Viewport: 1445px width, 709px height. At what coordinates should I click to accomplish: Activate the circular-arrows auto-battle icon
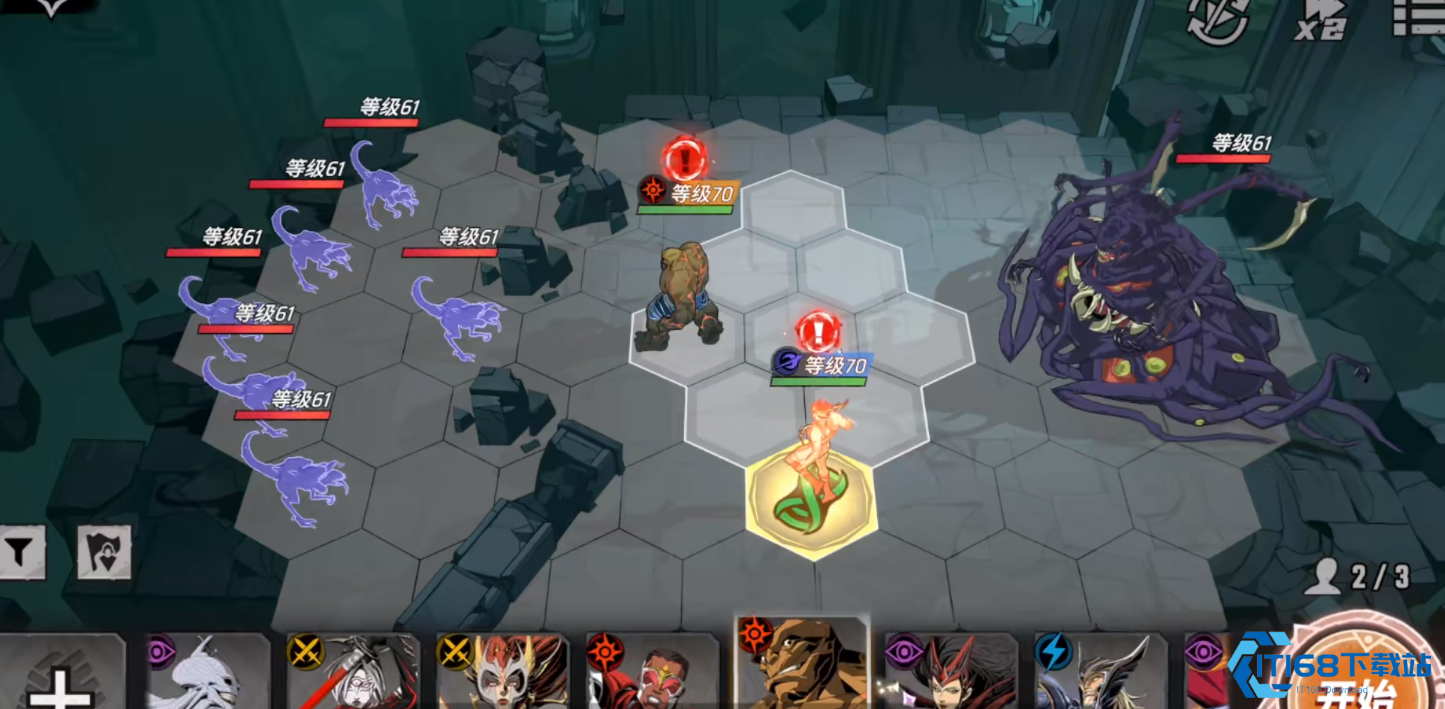click(x=1217, y=22)
